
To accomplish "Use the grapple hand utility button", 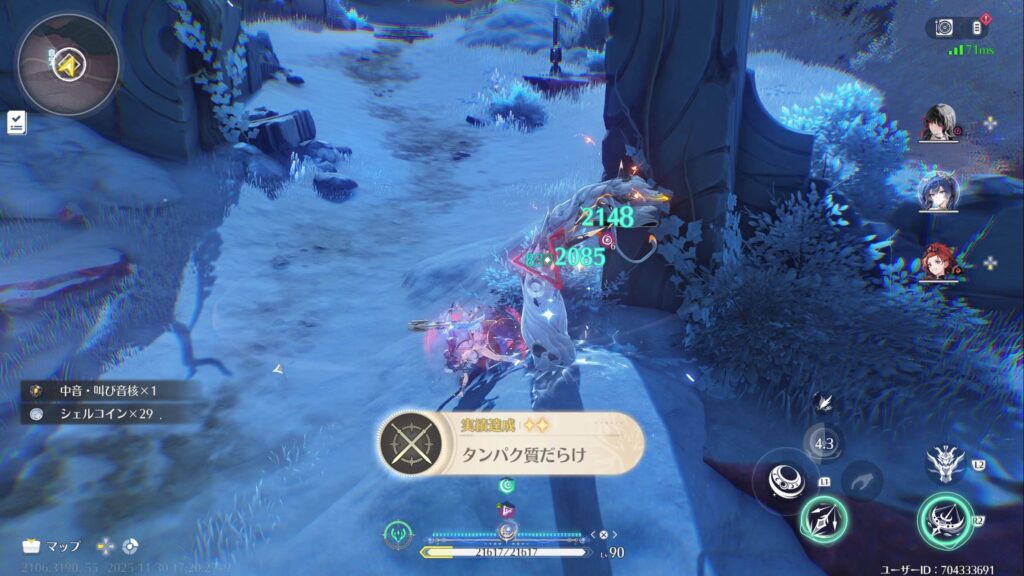I will coord(861,481).
